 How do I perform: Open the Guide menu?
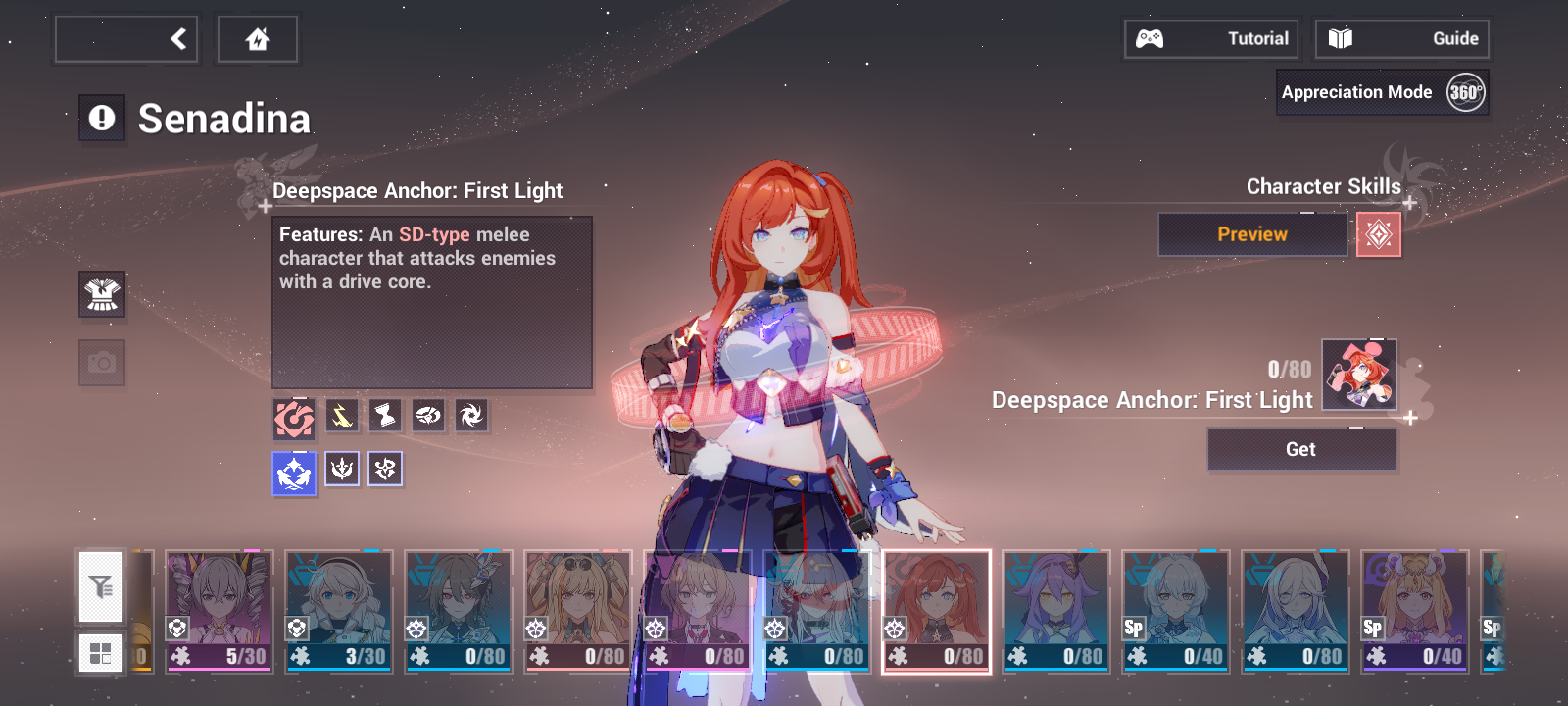[1401, 38]
